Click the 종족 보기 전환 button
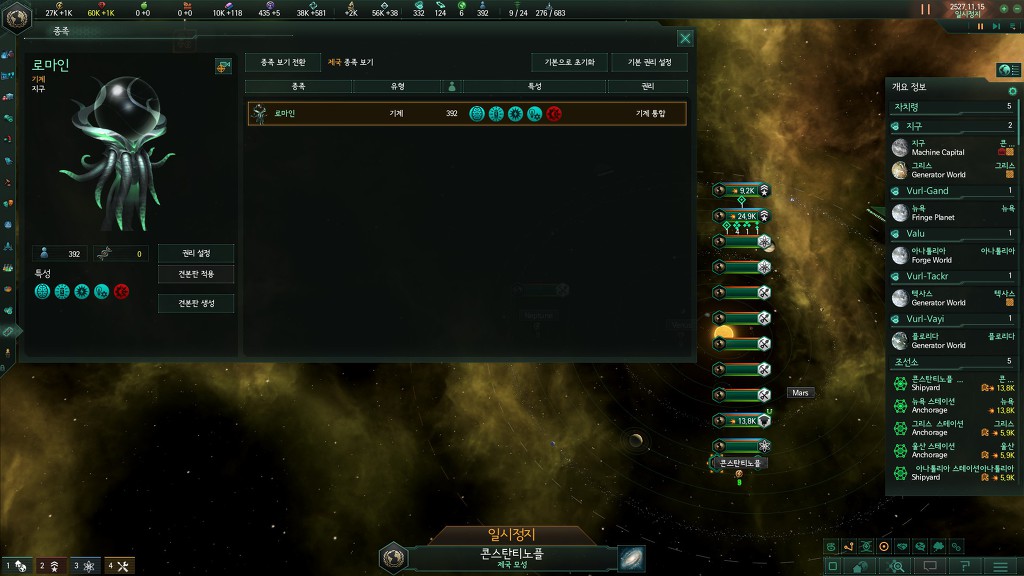This screenshot has height=576, width=1024. tap(282, 62)
